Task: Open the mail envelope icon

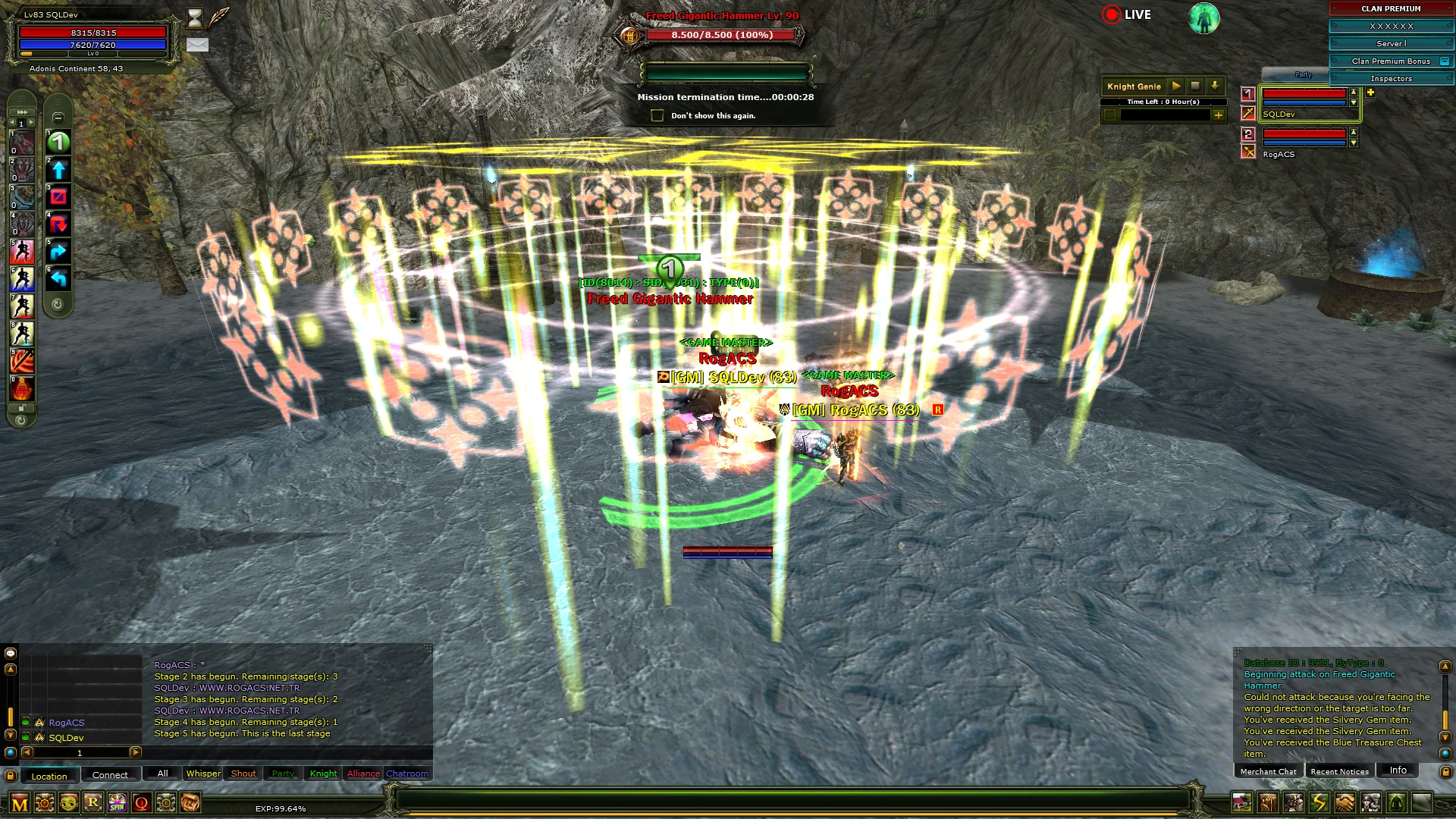Action: click(x=197, y=45)
